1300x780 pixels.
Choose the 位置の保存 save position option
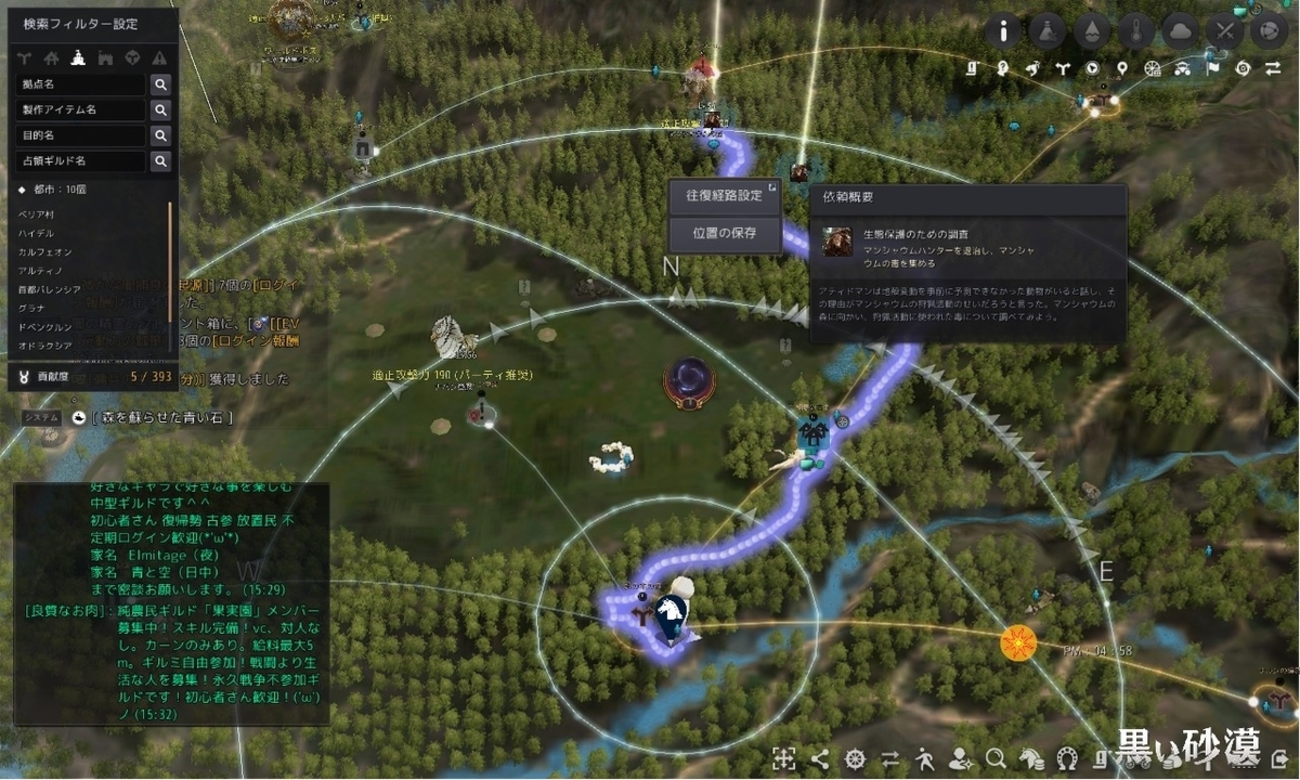[x=724, y=233]
